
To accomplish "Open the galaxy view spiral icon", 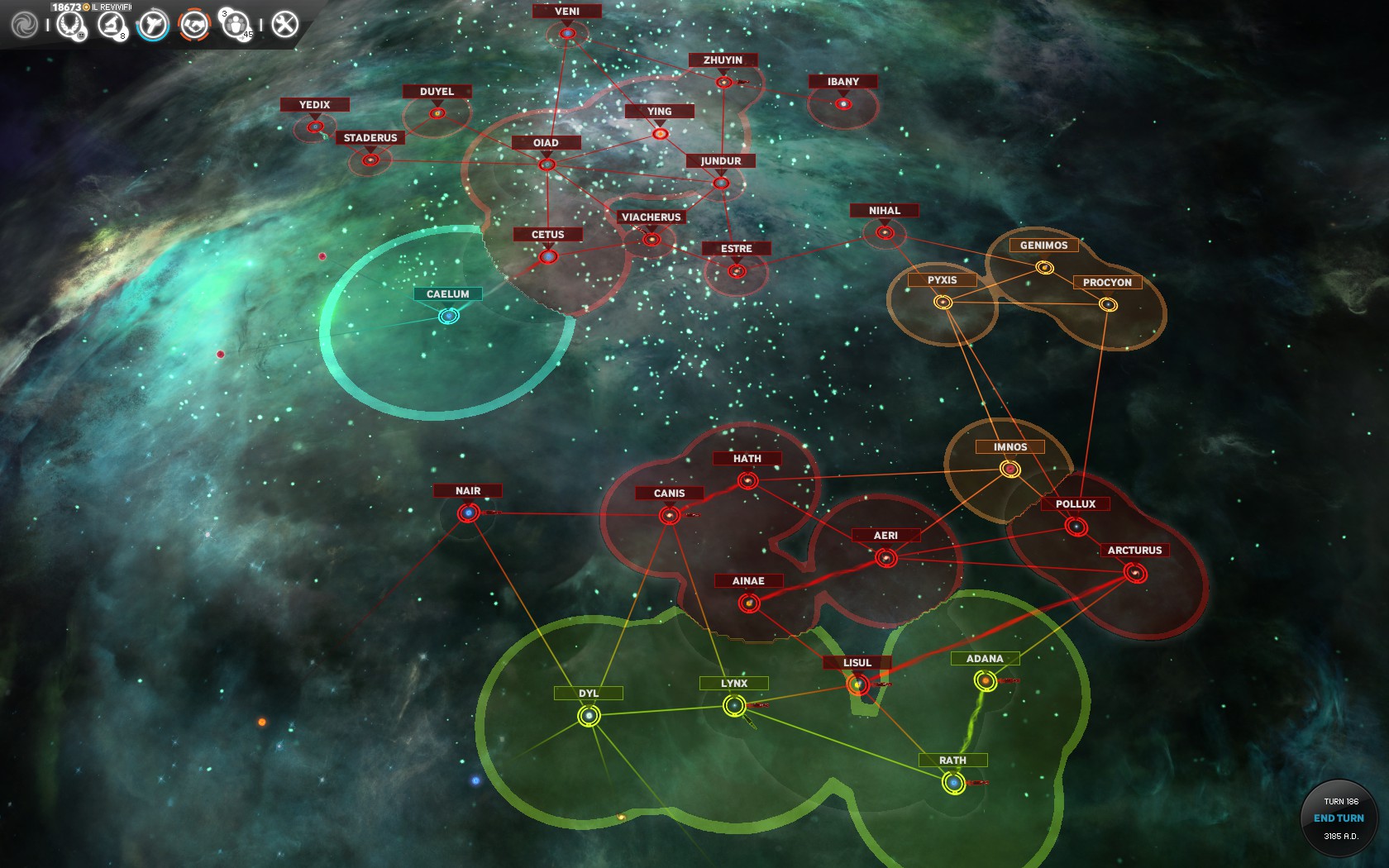I will pyautogui.click(x=24, y=25).
